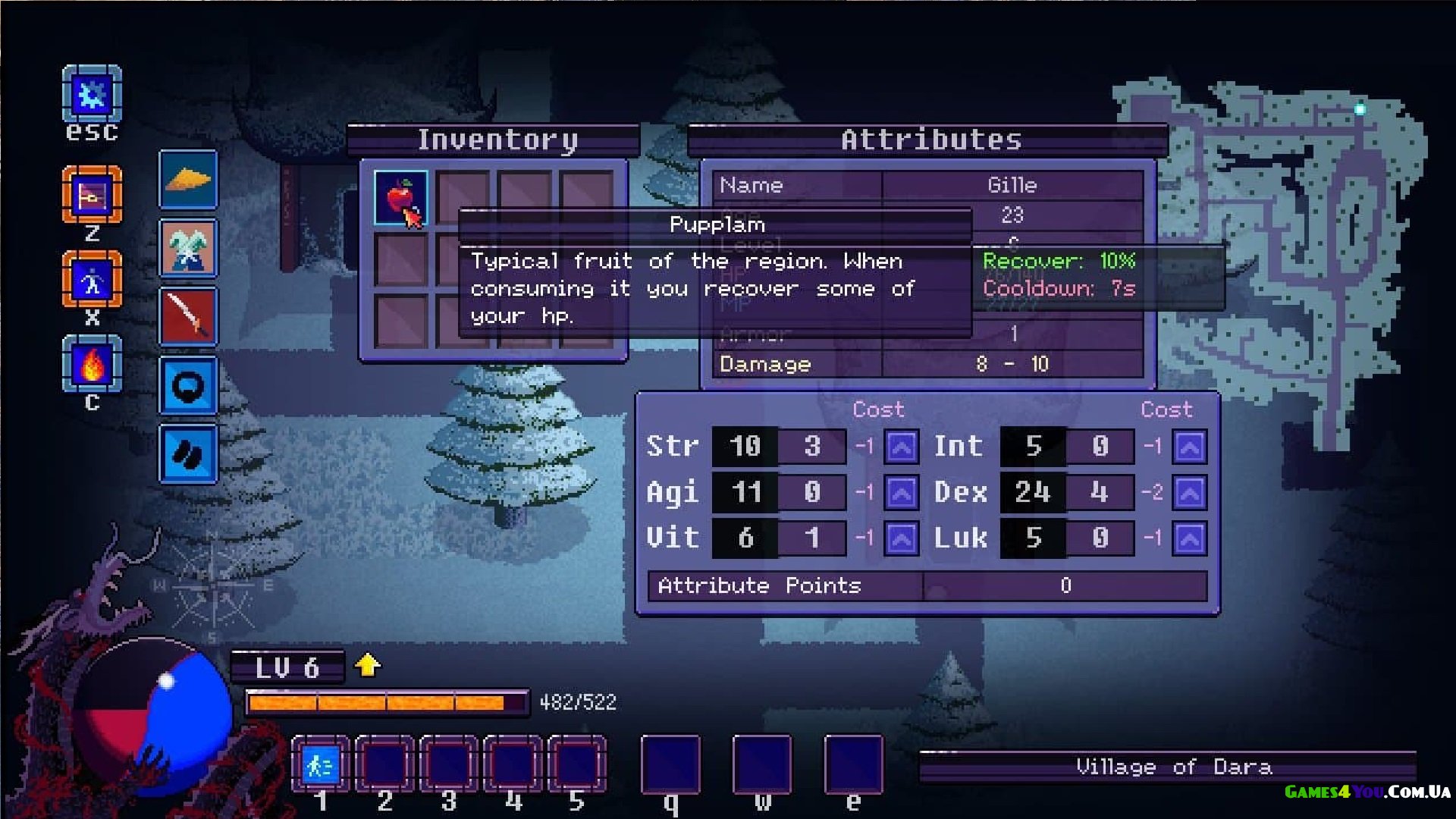Choose the red curved sword weapon slot

tap(188, 316)
